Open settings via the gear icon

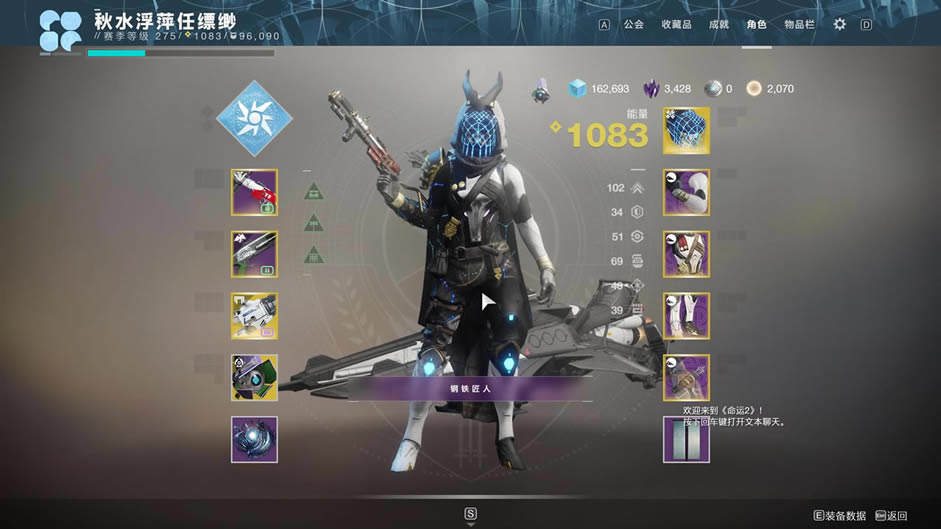[839, 24]
